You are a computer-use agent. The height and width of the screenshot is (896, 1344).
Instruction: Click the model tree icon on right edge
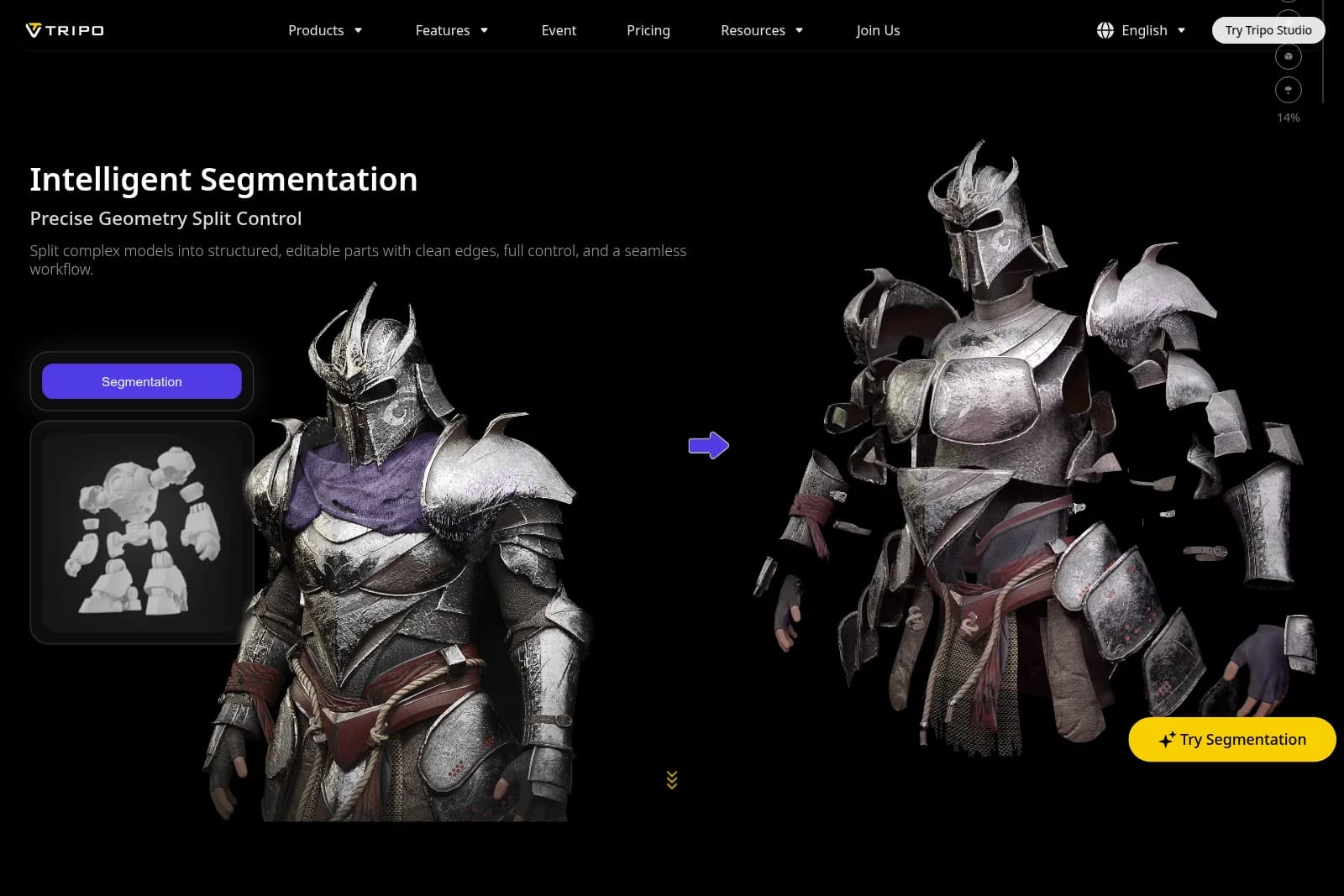1289,90
